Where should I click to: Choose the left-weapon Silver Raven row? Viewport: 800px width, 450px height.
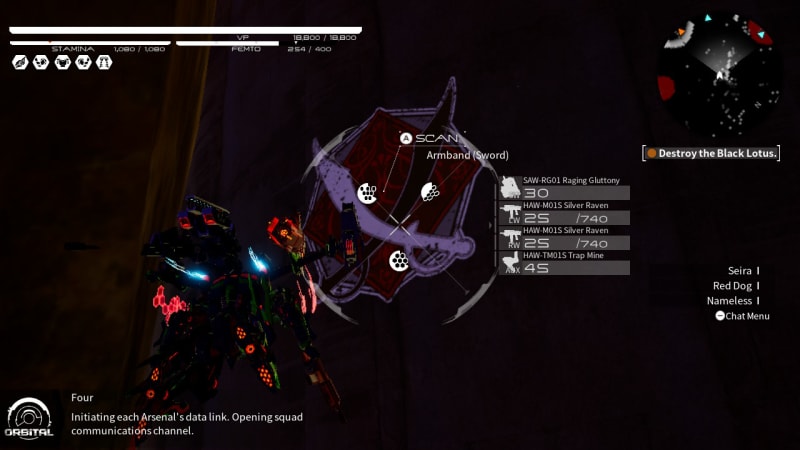(x=566, y=212)
